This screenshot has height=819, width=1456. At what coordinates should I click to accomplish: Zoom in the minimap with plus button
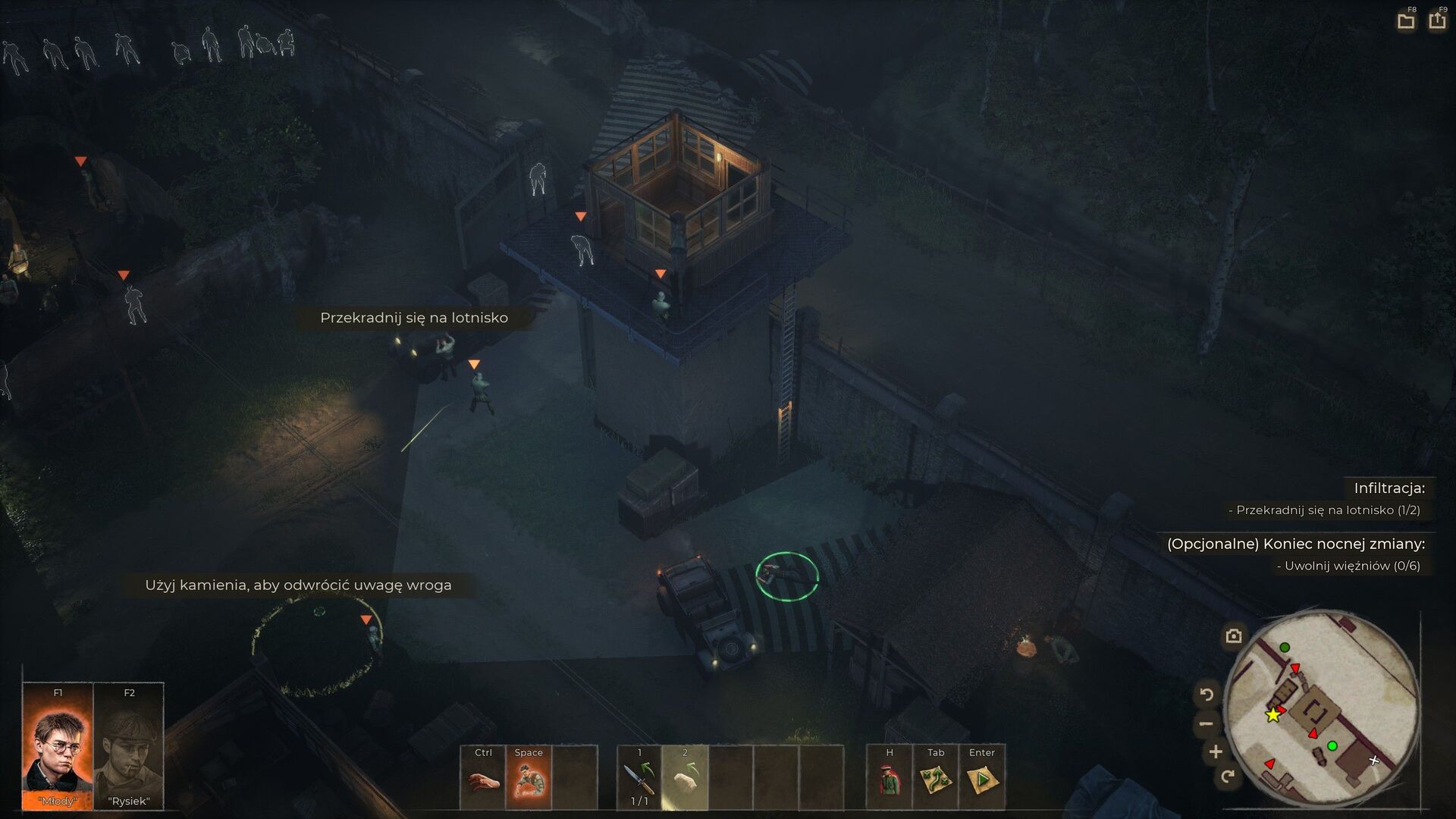point(1216,752)
